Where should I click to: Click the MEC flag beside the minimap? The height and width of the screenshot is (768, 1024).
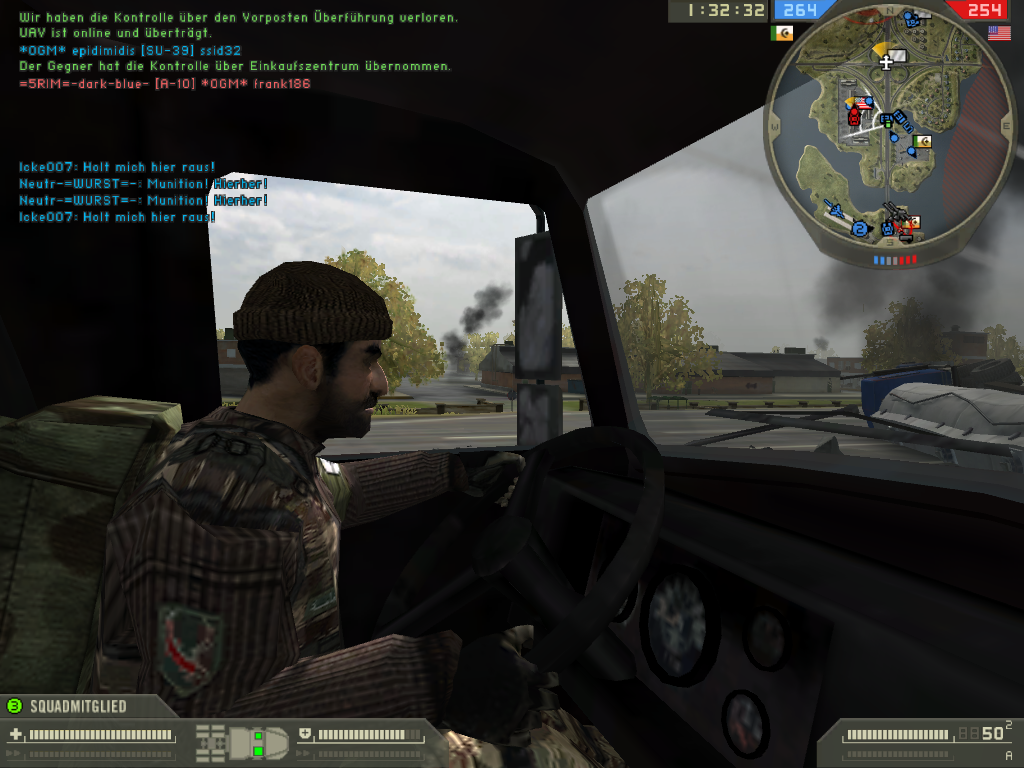pyautogui.click(x=783, y=33)
